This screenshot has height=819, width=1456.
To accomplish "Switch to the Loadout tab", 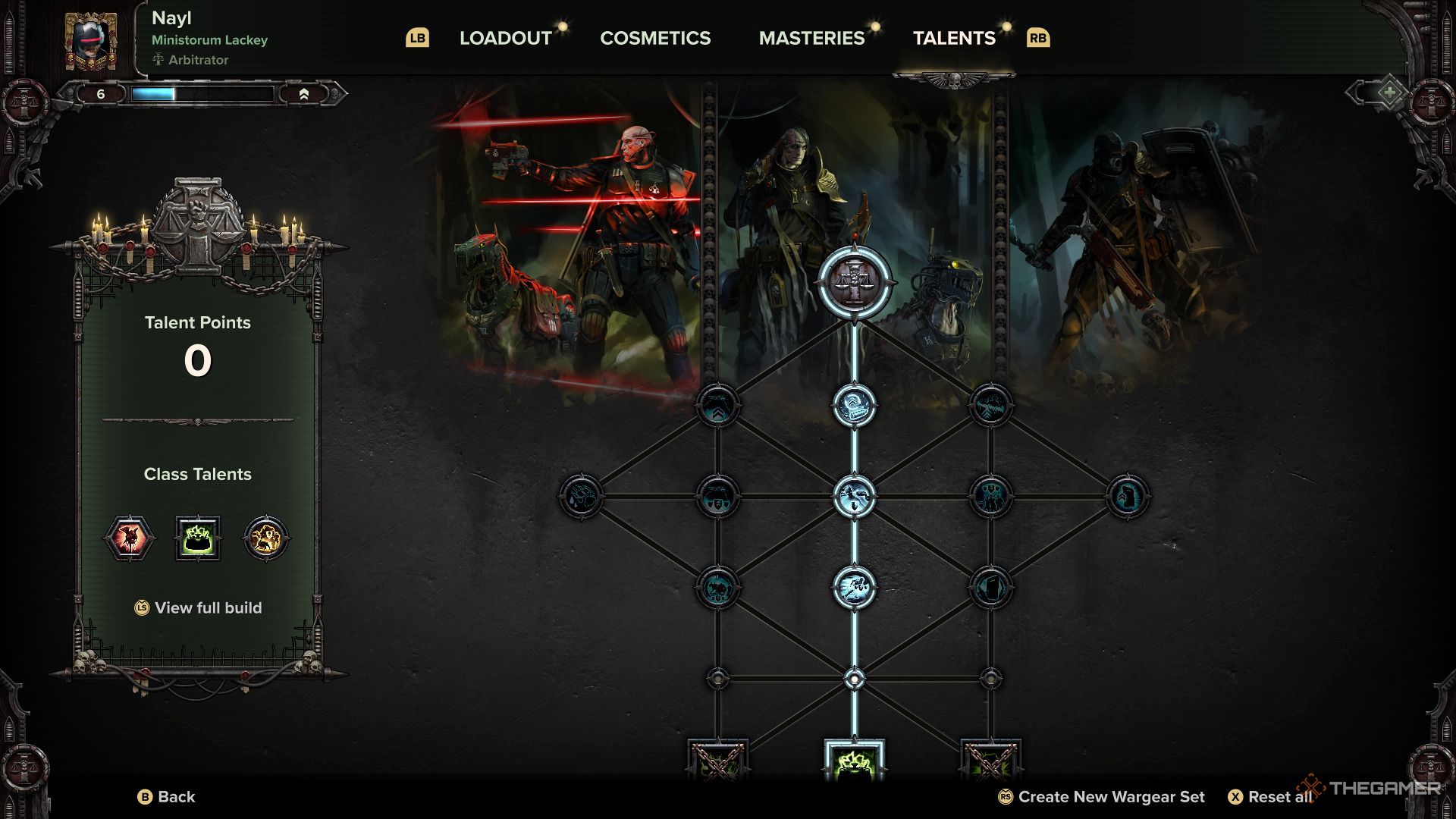I will [x=505, y=38].
